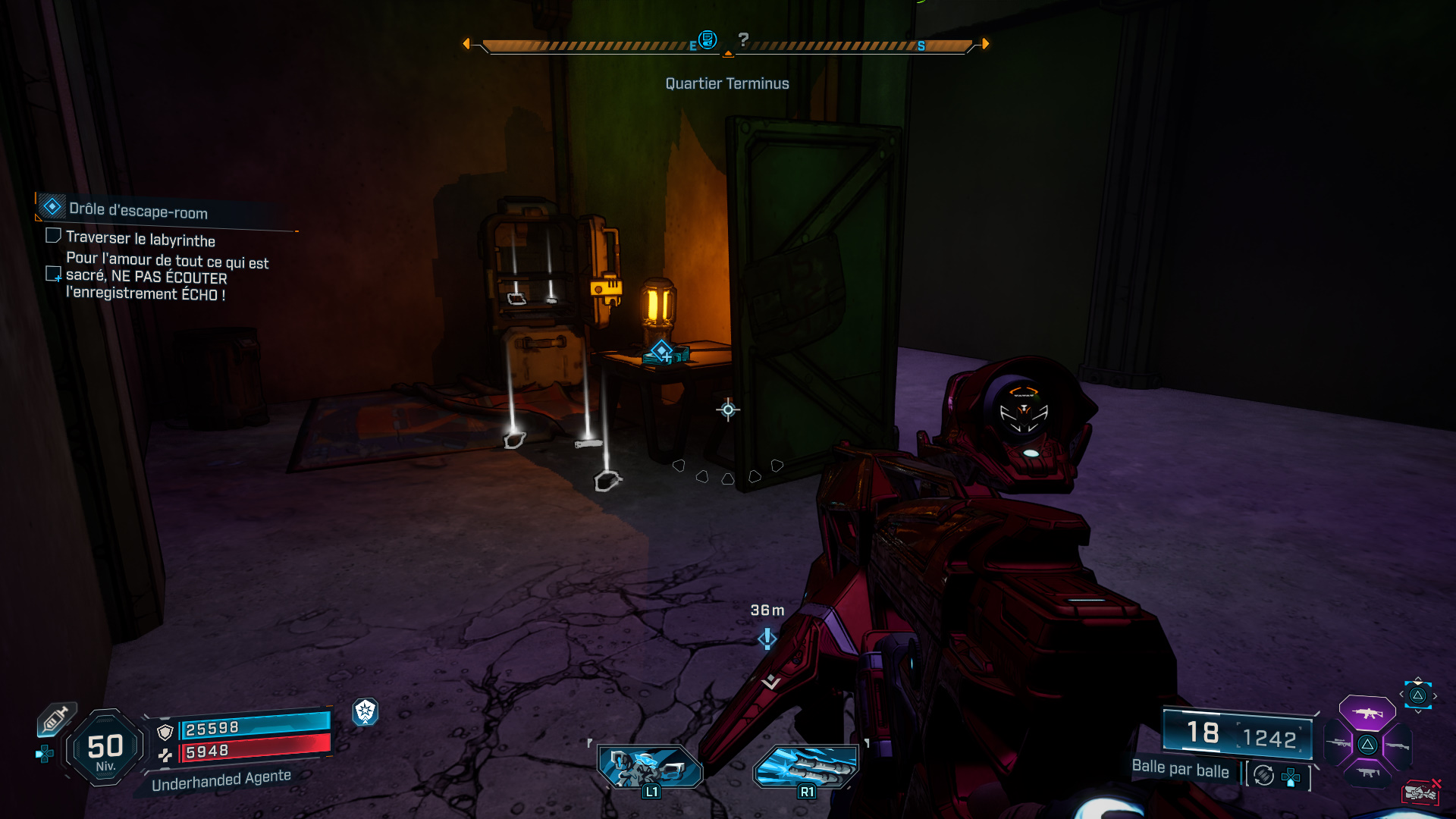Click the shield icon beside the 25598 value
This screenshot has width=1456, height=819.
coord(165,732)
